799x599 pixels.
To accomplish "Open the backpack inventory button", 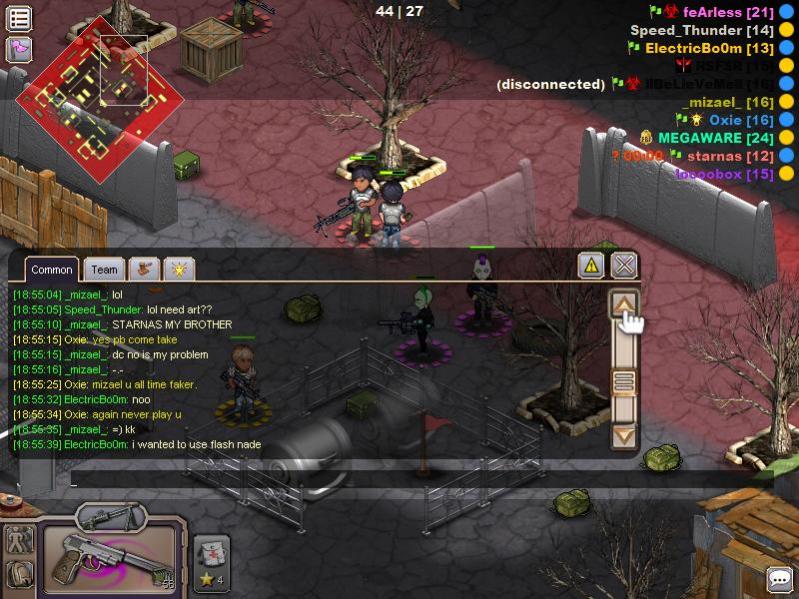I will coord(20,575).
